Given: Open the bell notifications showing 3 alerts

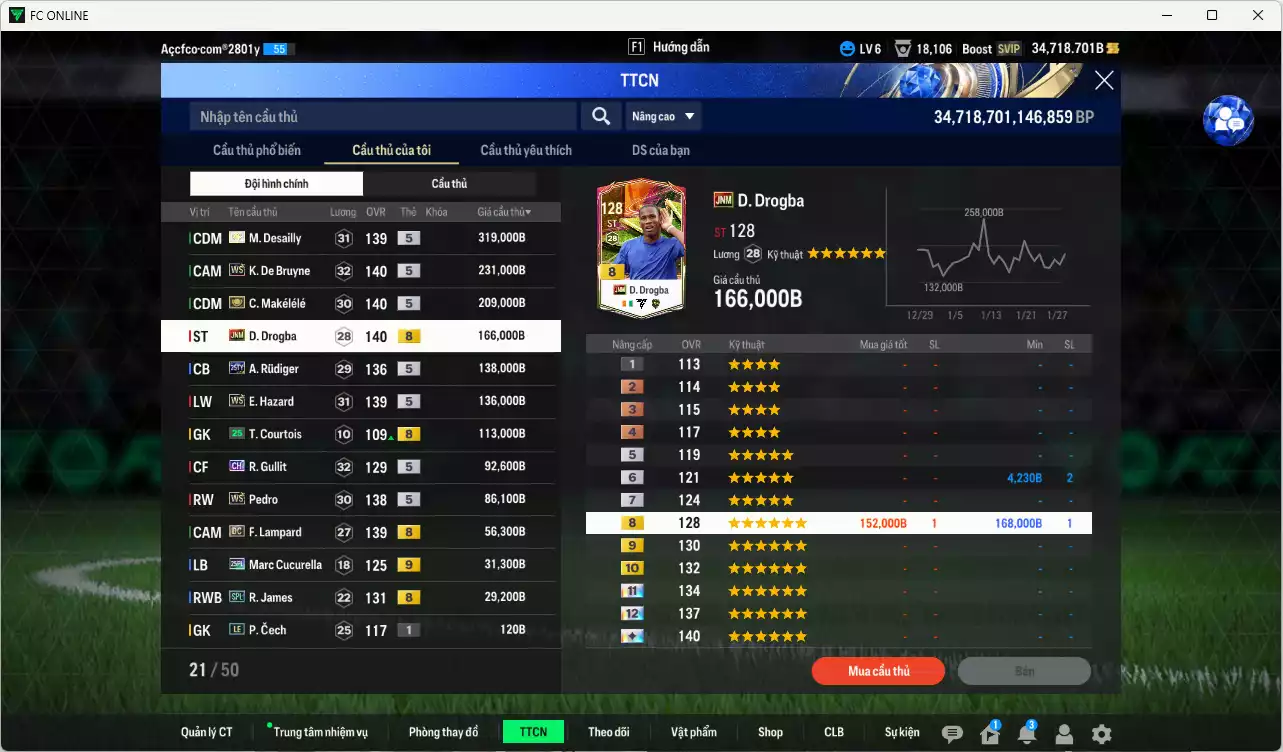Looking at the screenshot, I should click(x=1026, y=736).
